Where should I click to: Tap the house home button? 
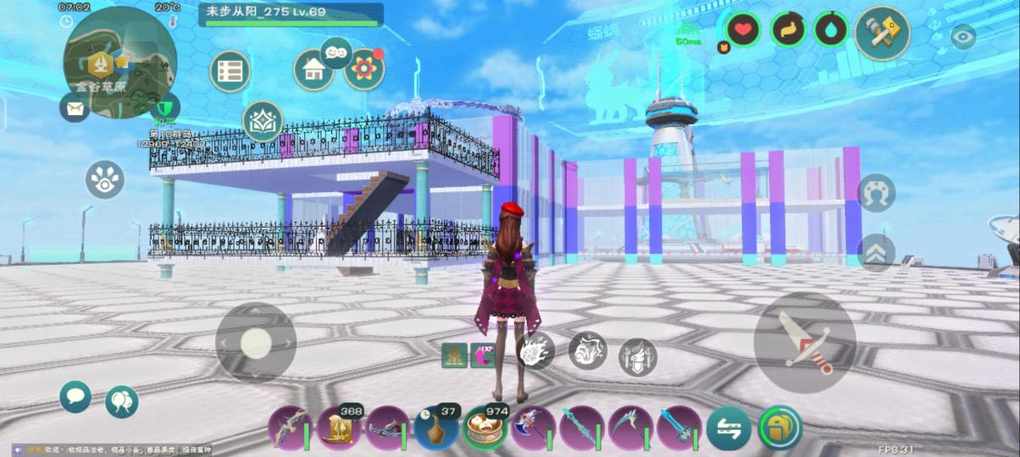[313, 70]
